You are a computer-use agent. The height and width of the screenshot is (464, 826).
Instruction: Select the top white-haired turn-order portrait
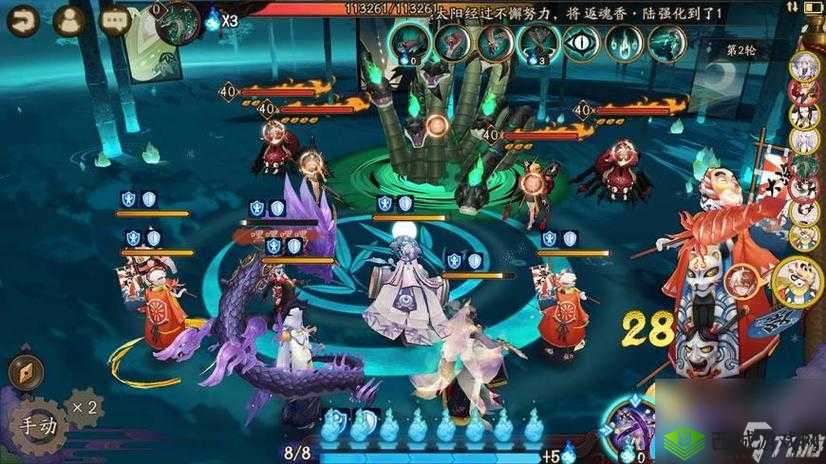point(802,66)
